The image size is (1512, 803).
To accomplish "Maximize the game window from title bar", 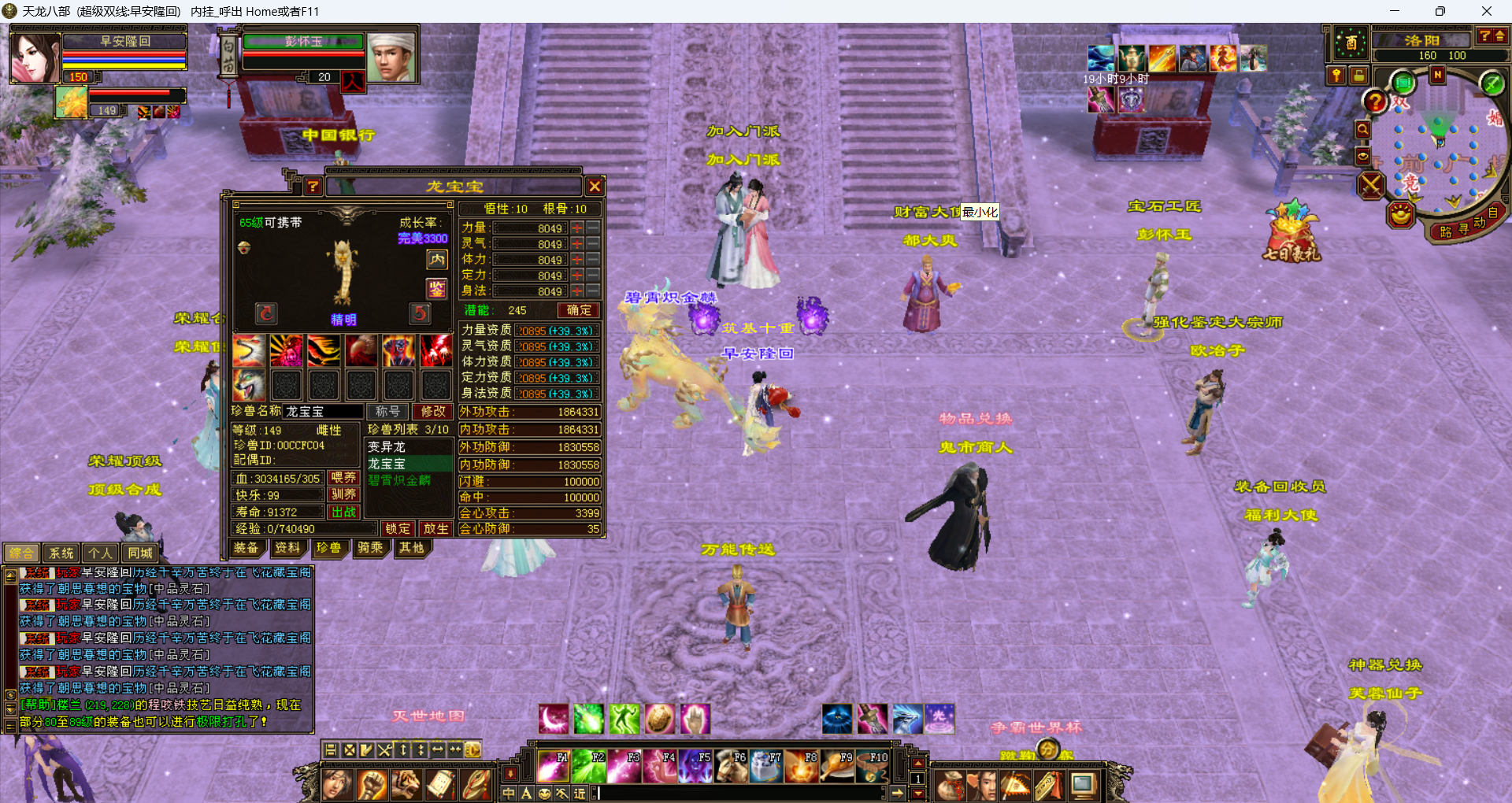I will pos(1440,11).
